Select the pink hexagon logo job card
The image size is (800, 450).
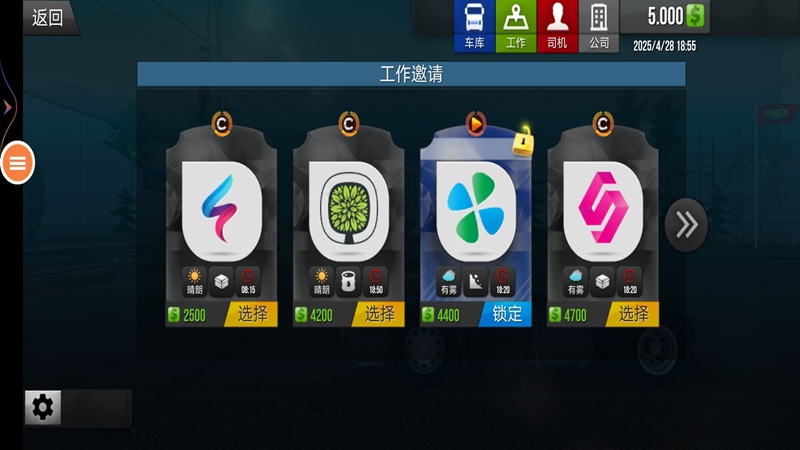pyautogui.click(x=603, y=209)
